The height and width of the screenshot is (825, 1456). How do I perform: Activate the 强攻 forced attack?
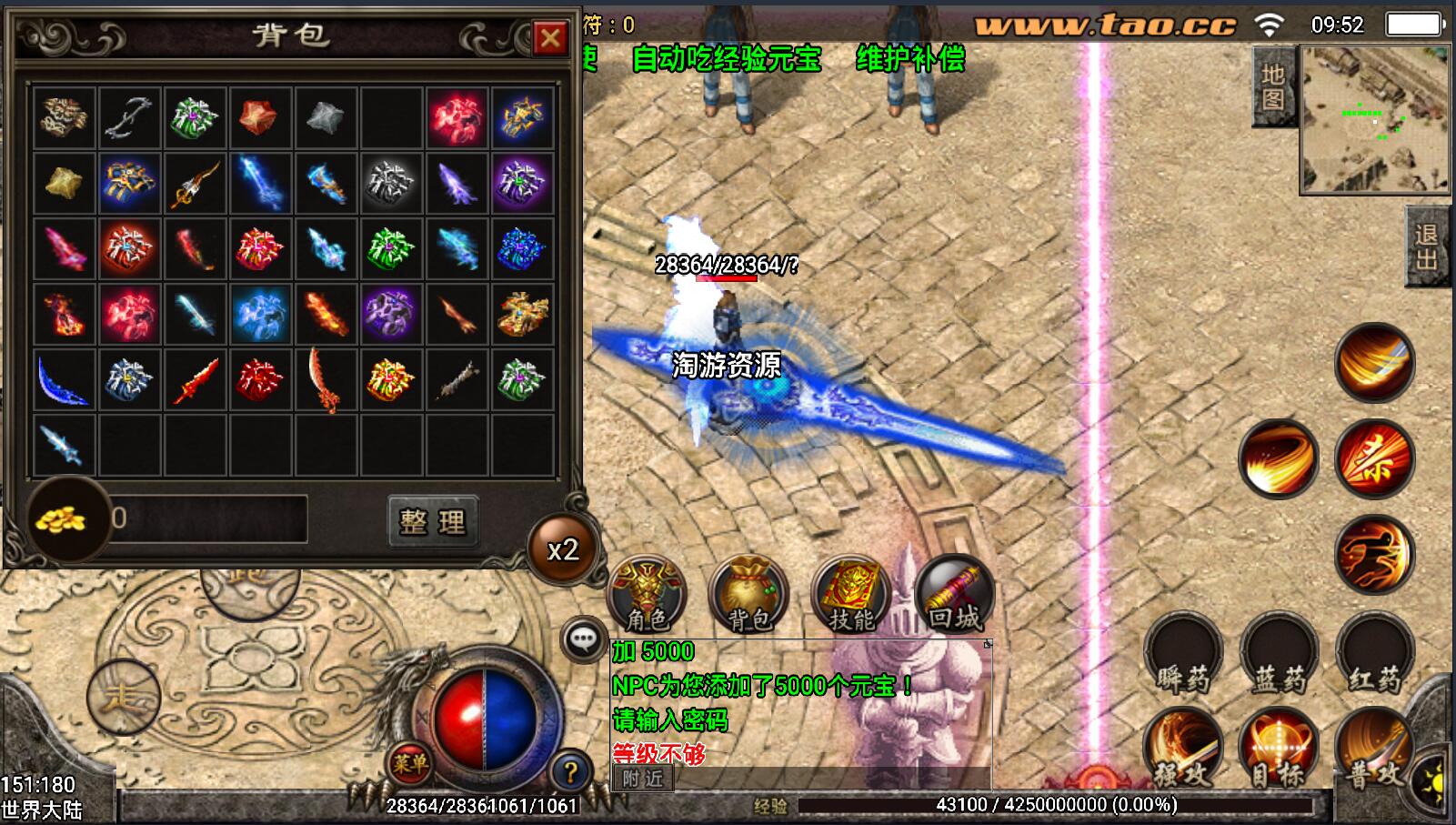coord(1182,750)
